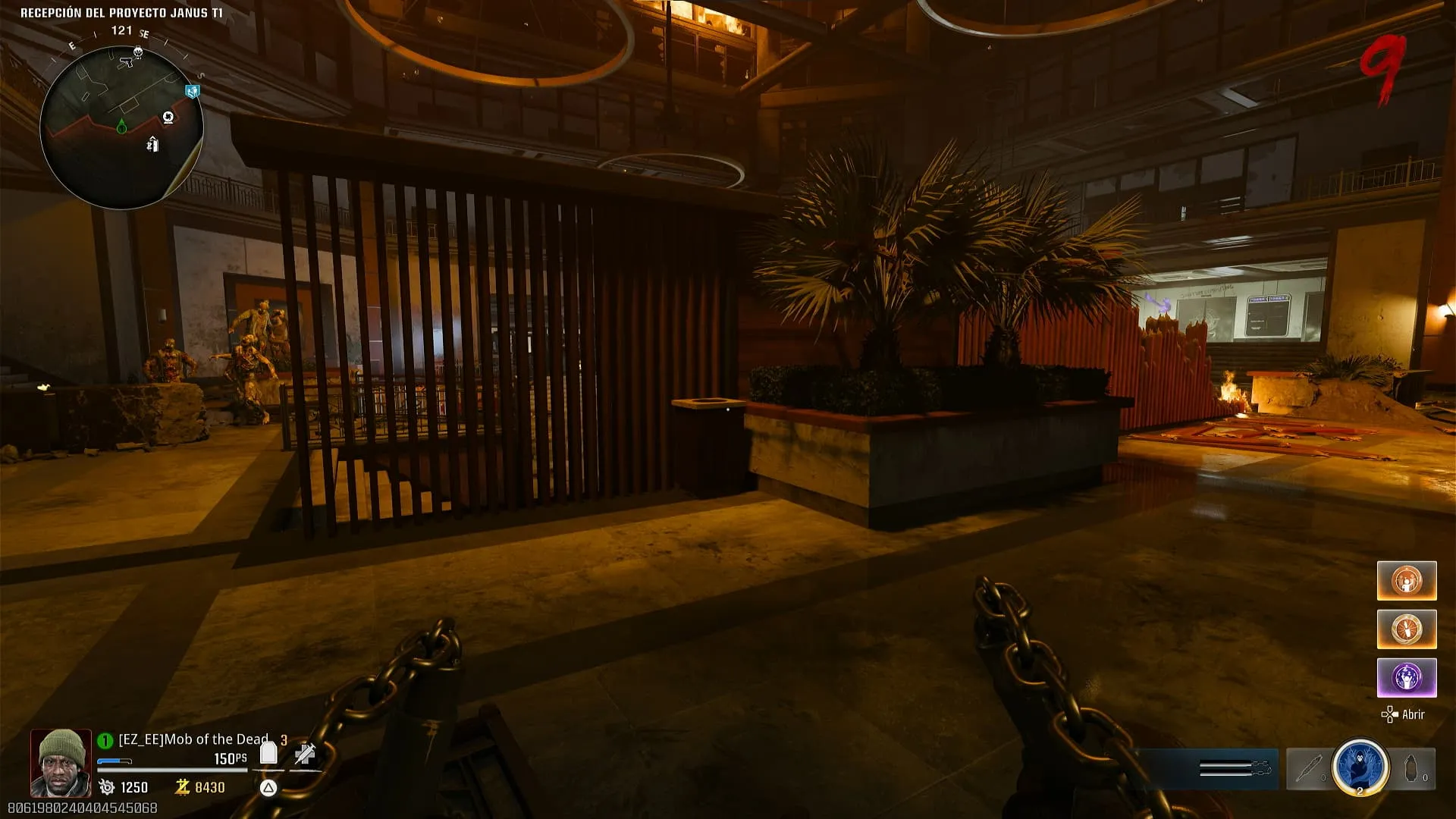This screenshot has width=1456, height=819.
Task: Click the circular minimap
Action: (x=121, y=126)
